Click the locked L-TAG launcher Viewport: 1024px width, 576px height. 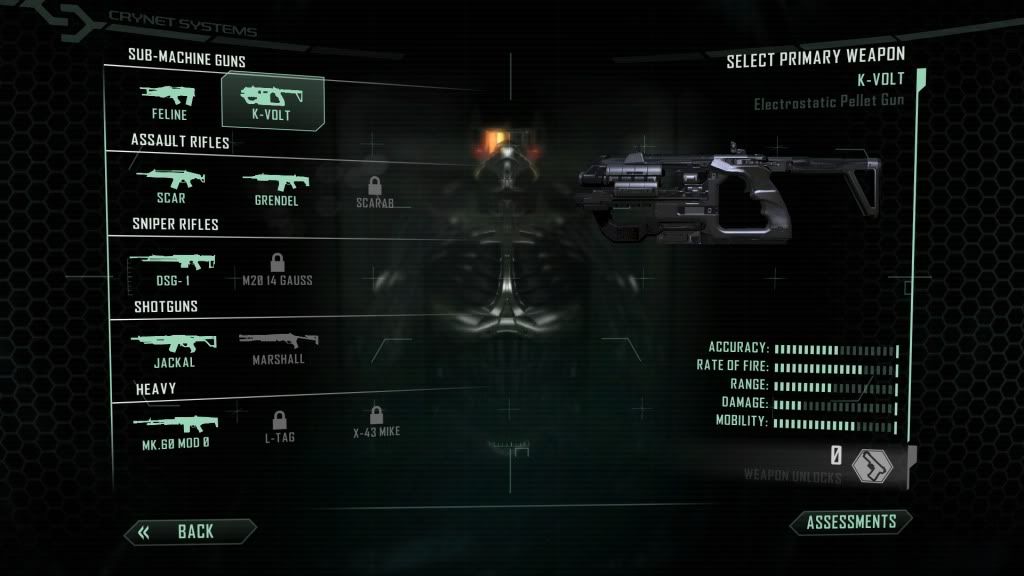pos(279,426)
